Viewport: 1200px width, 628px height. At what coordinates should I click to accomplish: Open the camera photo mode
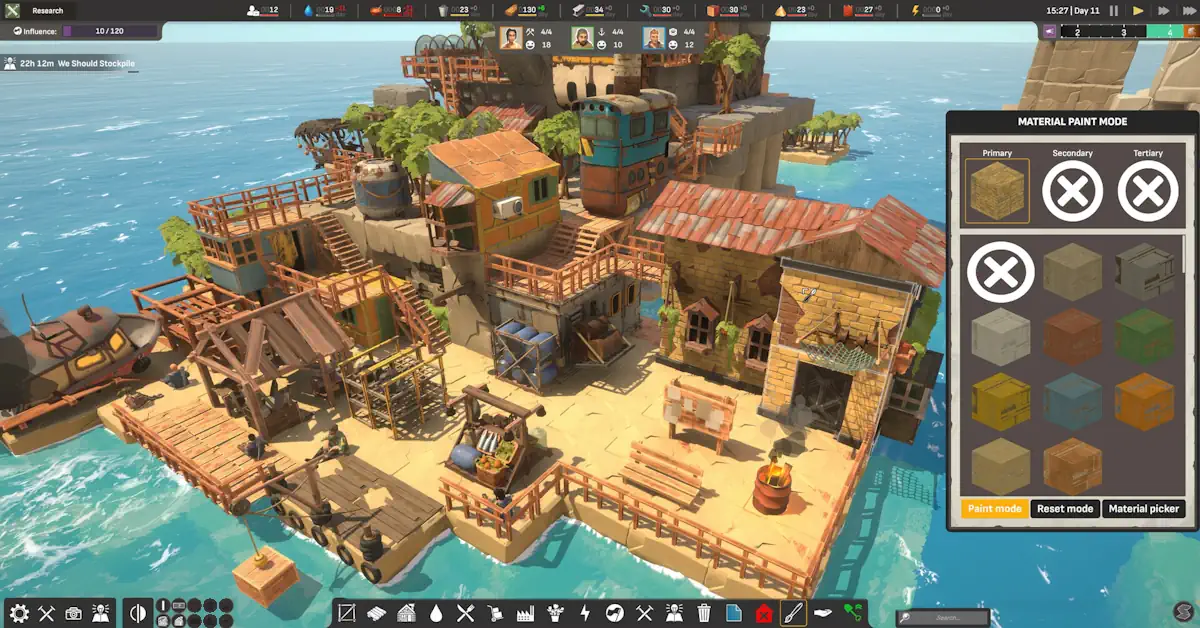click(73, 614)
